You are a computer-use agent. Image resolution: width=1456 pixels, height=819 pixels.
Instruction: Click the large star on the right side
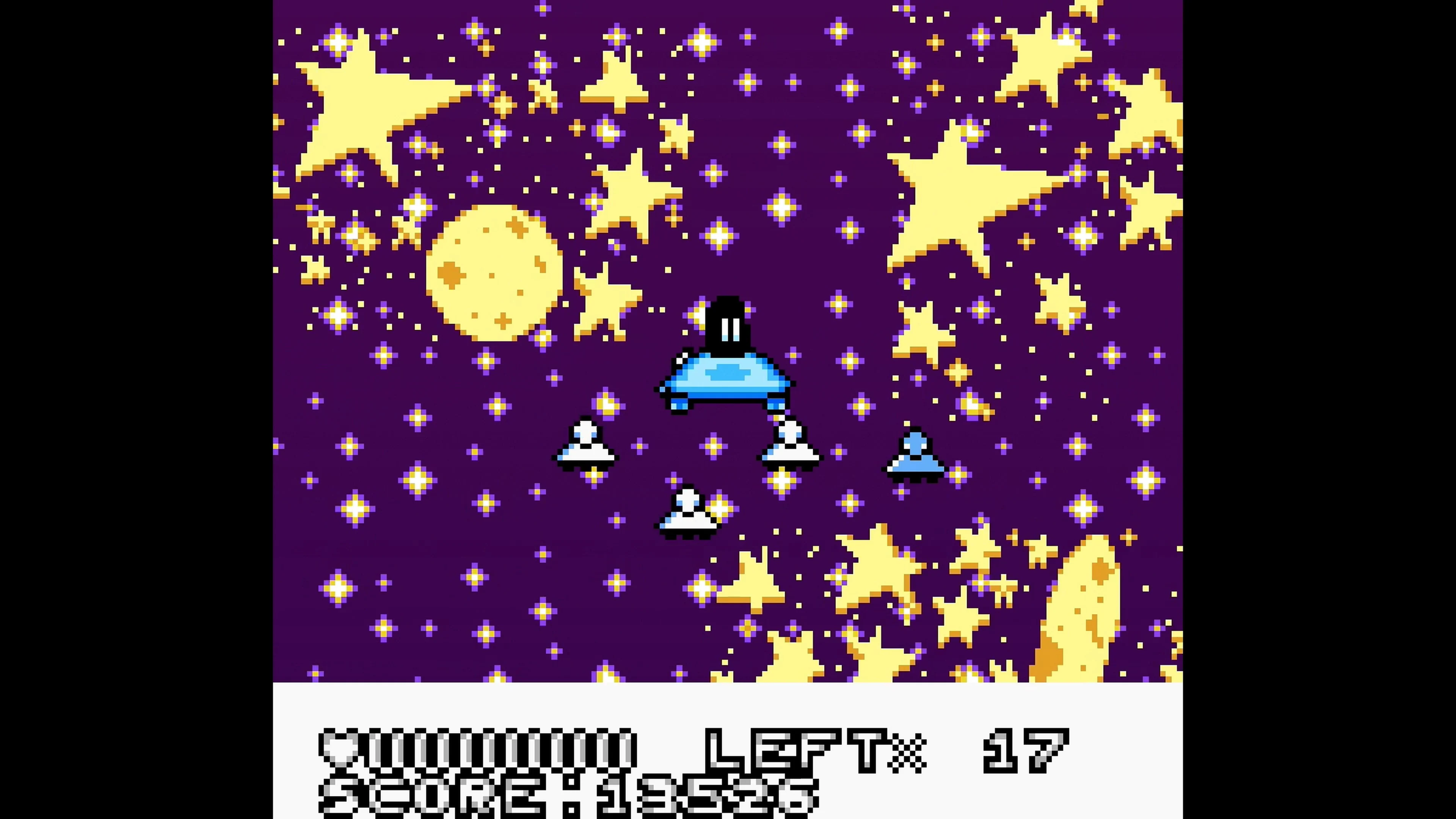(972, 192)
